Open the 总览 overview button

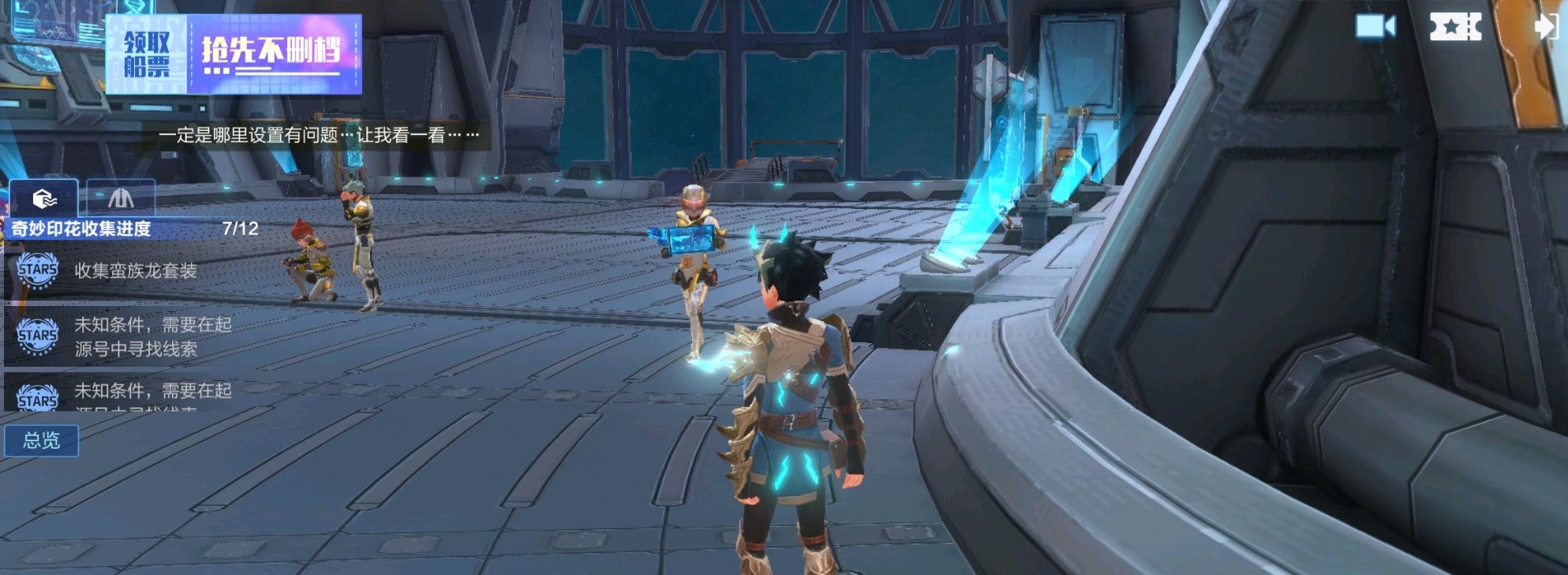pyautogui.click(x=42, y=440)
